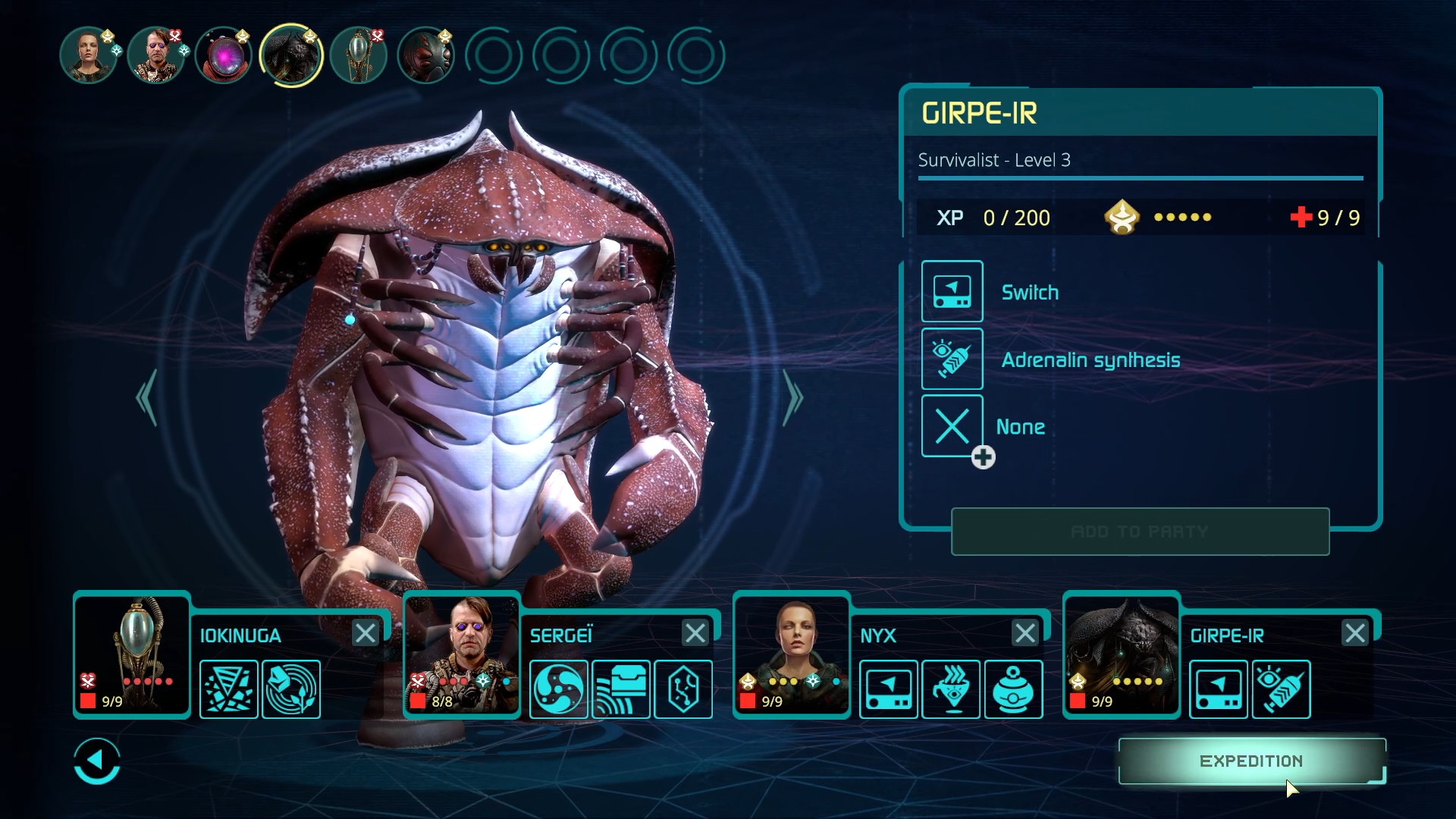
Task: Click the plus icon under the None slot
Action: [984, 458]
